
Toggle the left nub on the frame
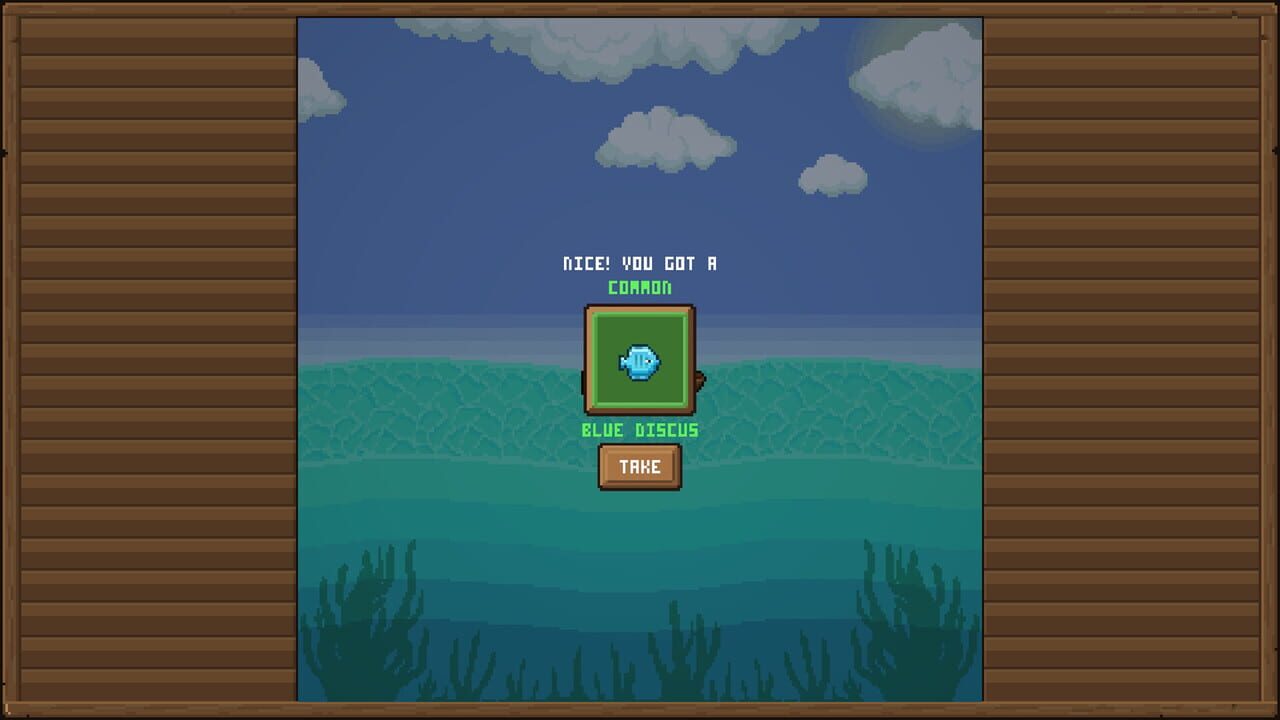coord(581,380)
